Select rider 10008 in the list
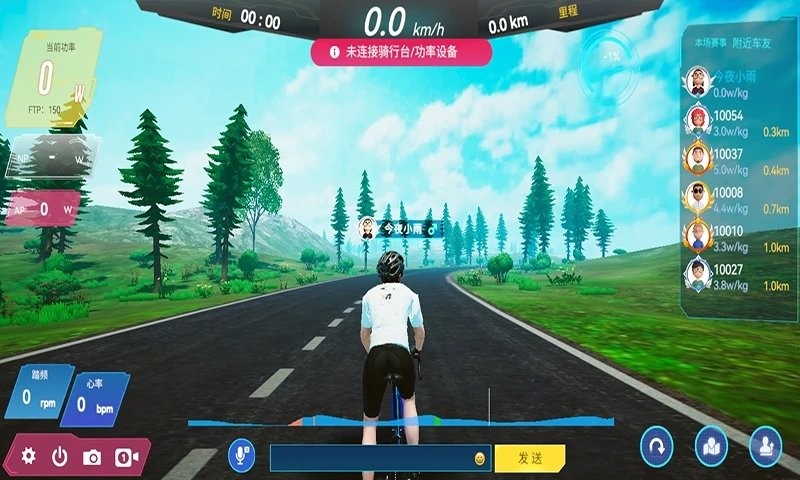The height and width of the screenshot is (480, 800). point(735,198)
